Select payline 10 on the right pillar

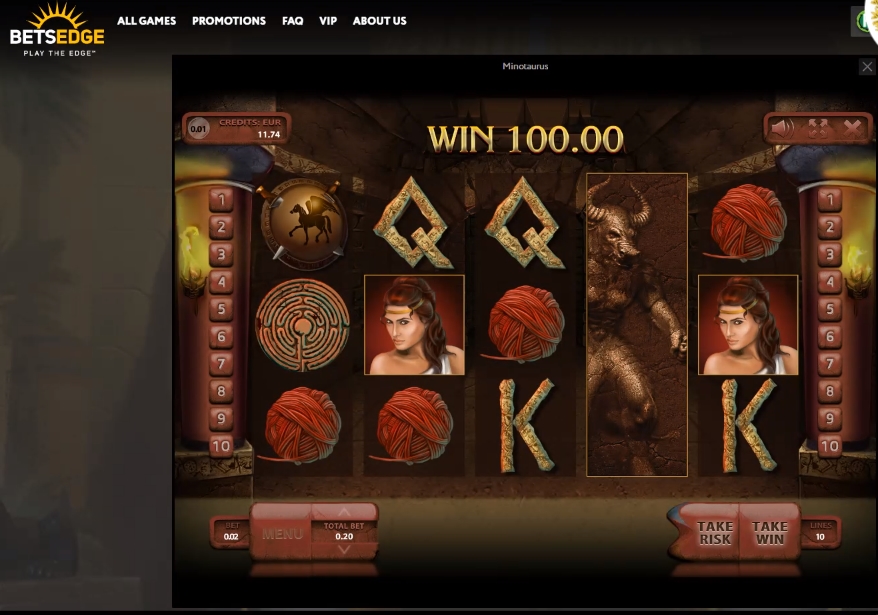[x=829, y=446]
